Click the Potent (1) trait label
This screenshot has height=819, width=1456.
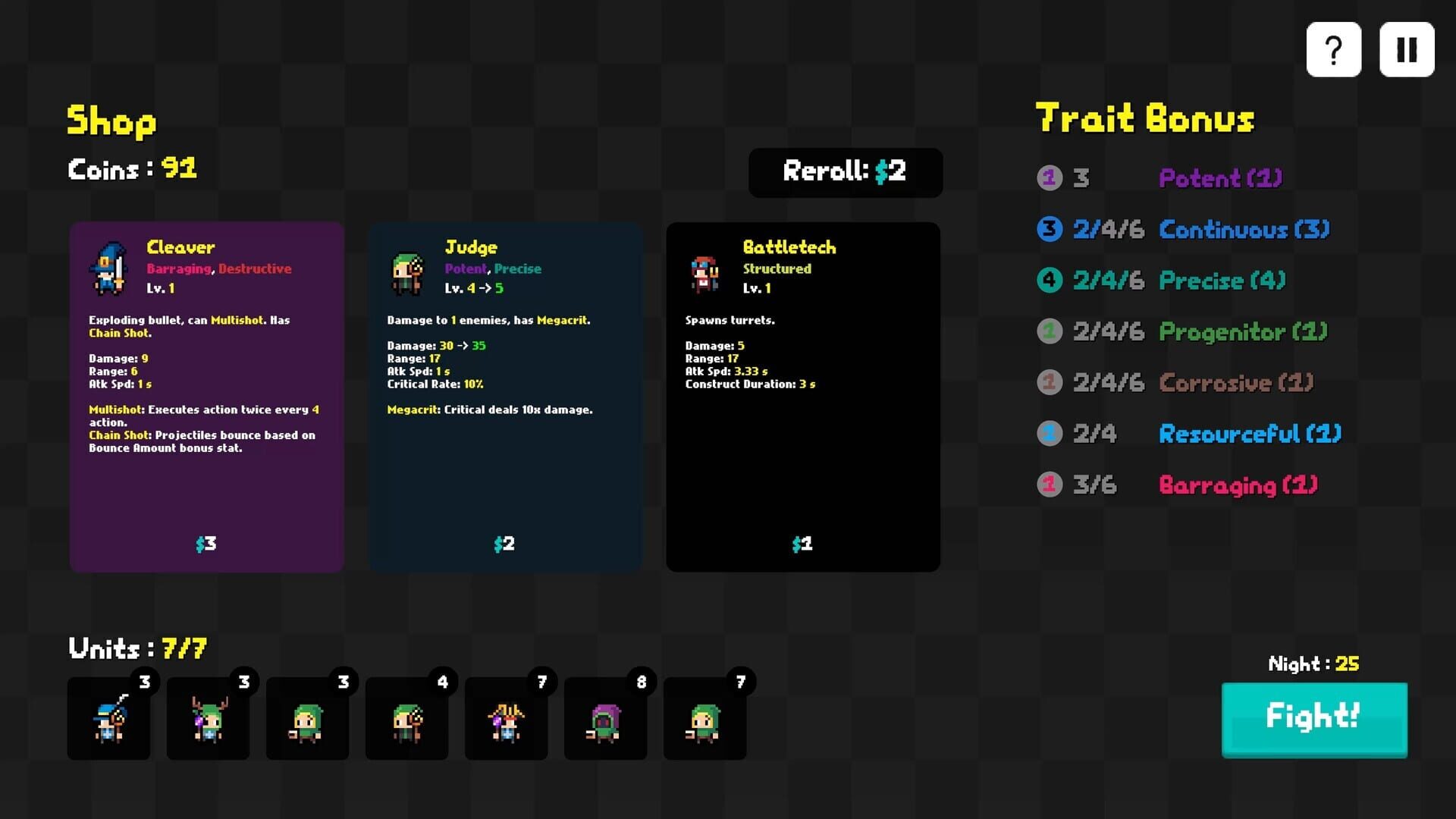[x=1219, y=178]
